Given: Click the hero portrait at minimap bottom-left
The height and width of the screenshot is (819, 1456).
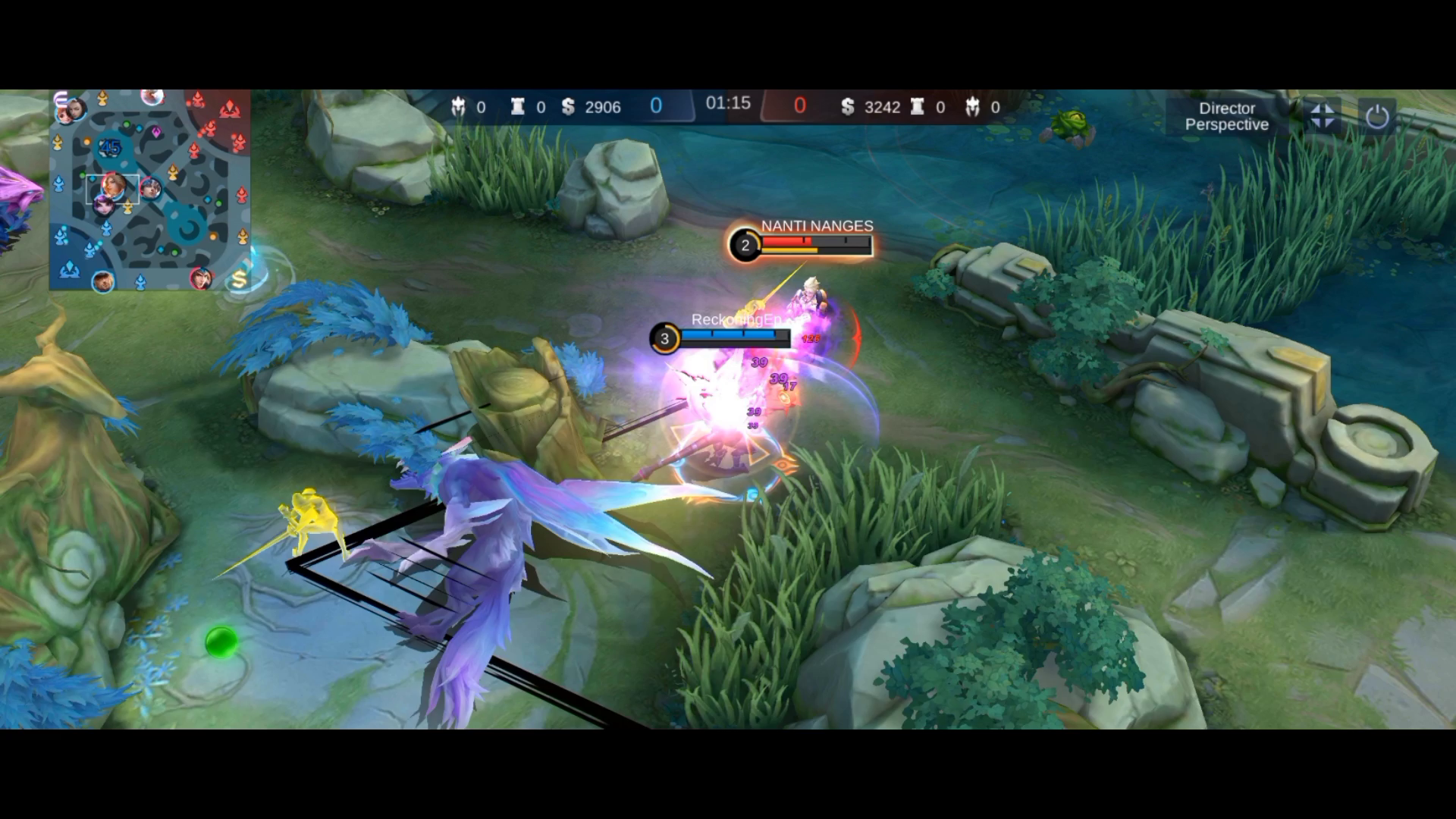Looking at the screenshot, I should (x=104, y=282).
